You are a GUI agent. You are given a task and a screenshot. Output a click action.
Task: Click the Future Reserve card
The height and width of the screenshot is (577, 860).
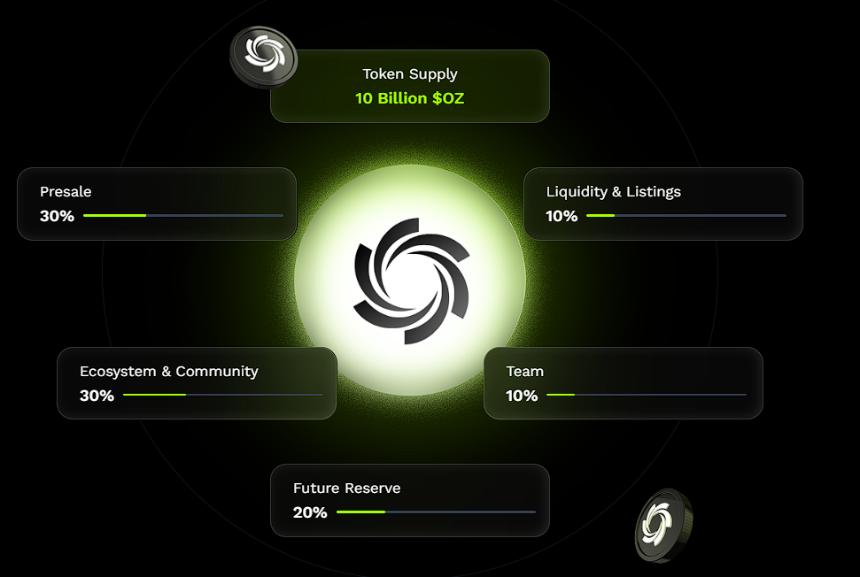click(409, 500)
